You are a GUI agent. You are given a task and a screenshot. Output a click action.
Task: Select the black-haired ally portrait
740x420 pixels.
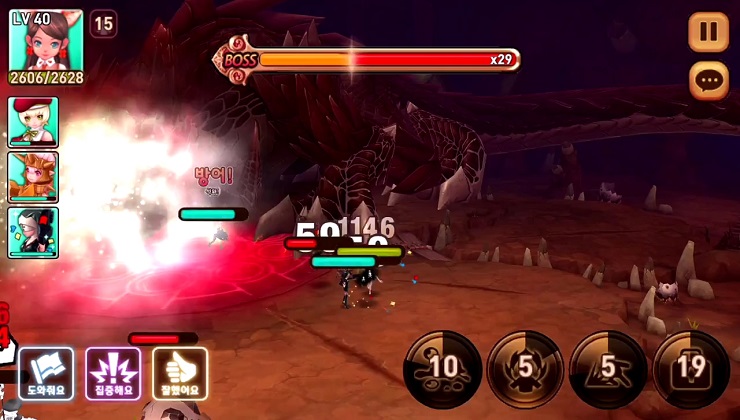click(33, 232)
